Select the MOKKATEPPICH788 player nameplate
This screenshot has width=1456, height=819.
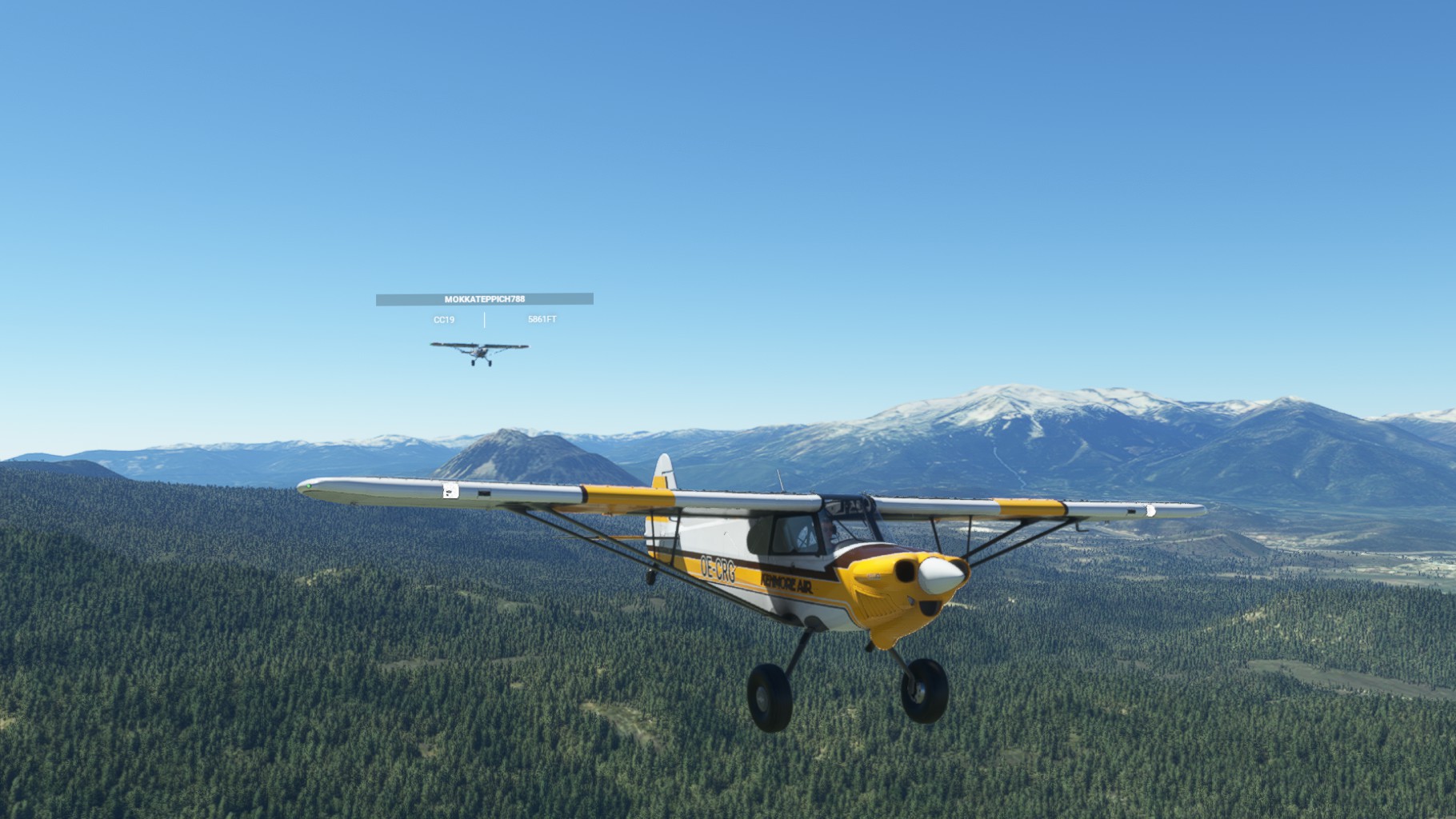click(x=484, y=299)
